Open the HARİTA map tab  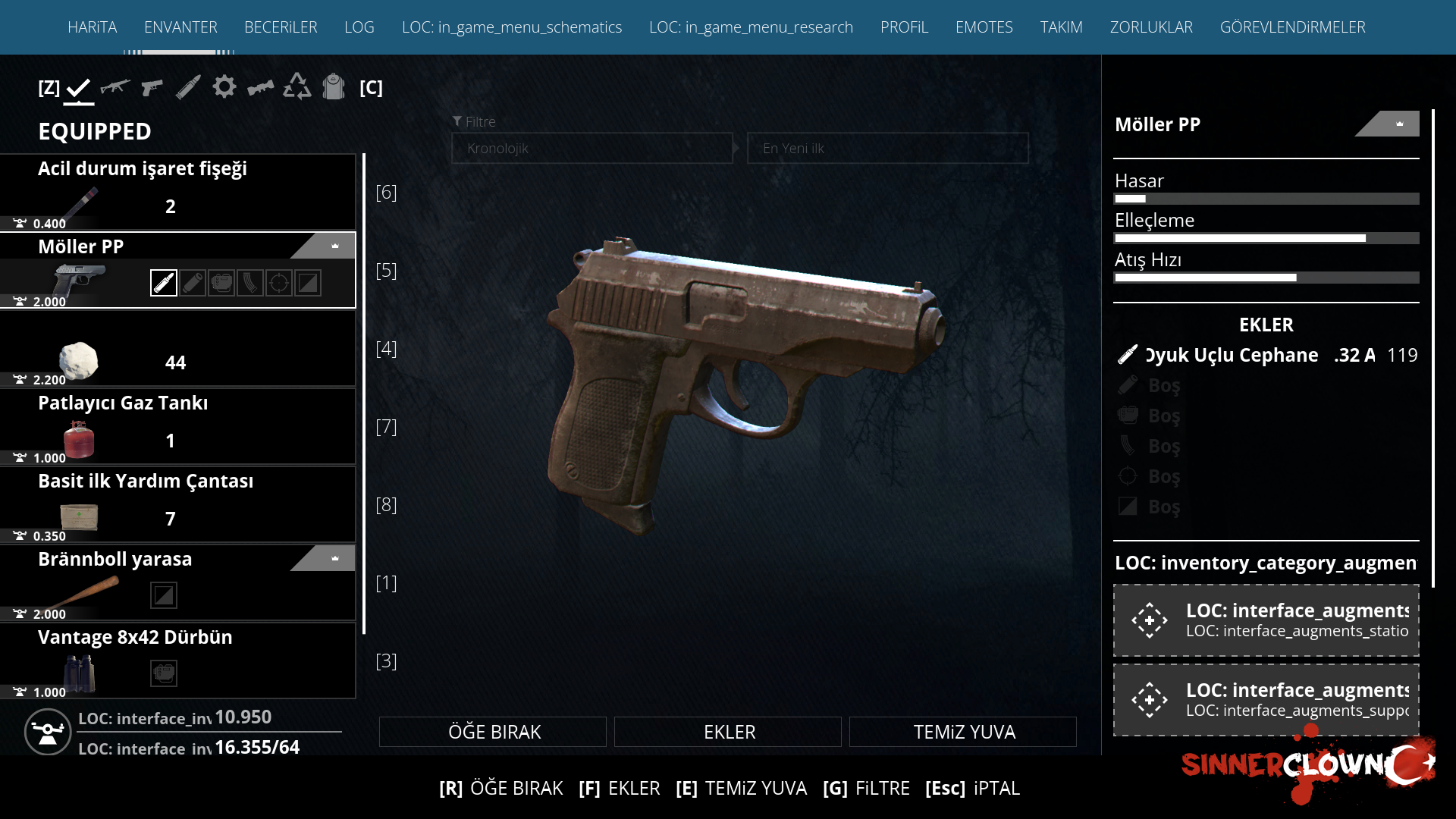click(x=92, y=27)
